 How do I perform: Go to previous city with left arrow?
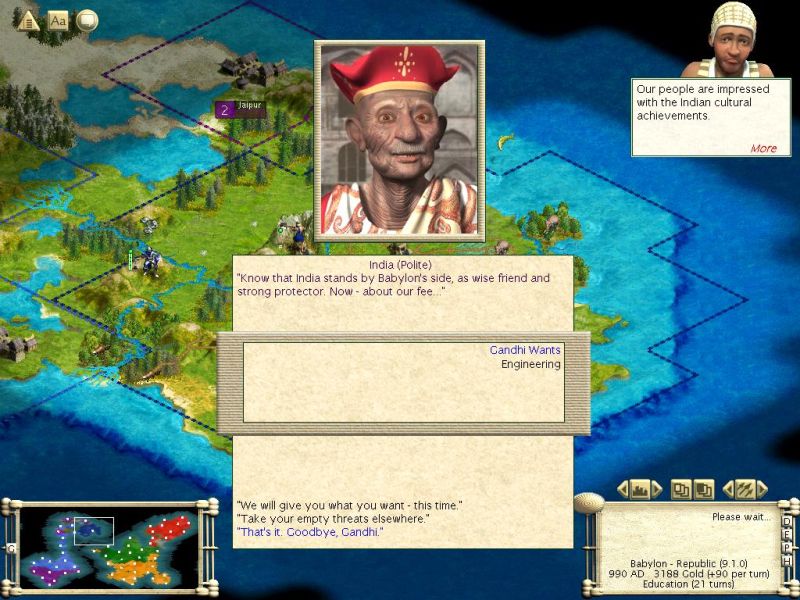click(x=623, y=490)
